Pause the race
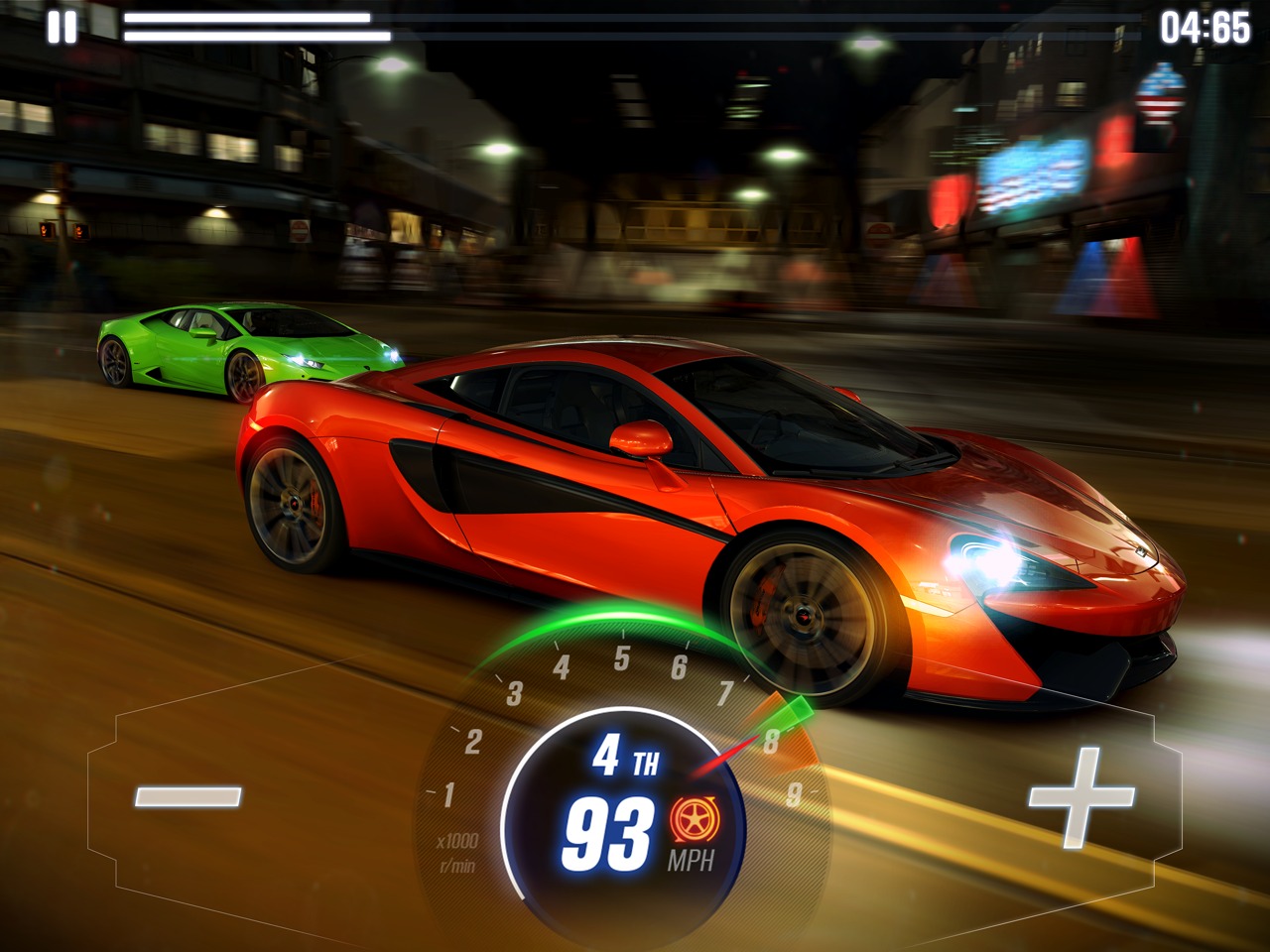This screenshot has height=952, width=1270. 62,27
